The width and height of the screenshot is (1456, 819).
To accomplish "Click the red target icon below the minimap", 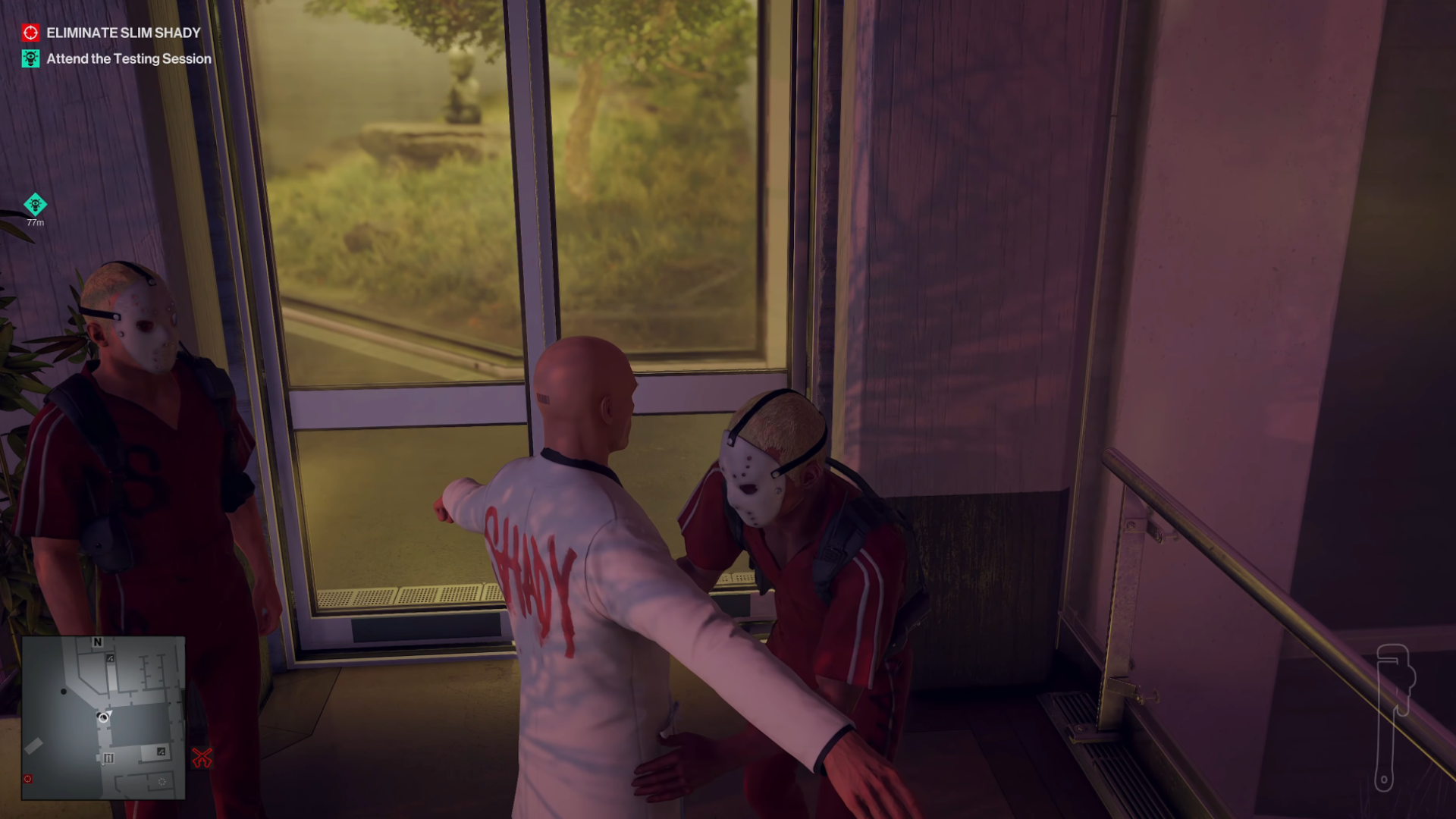I will [x=28, y=779].
